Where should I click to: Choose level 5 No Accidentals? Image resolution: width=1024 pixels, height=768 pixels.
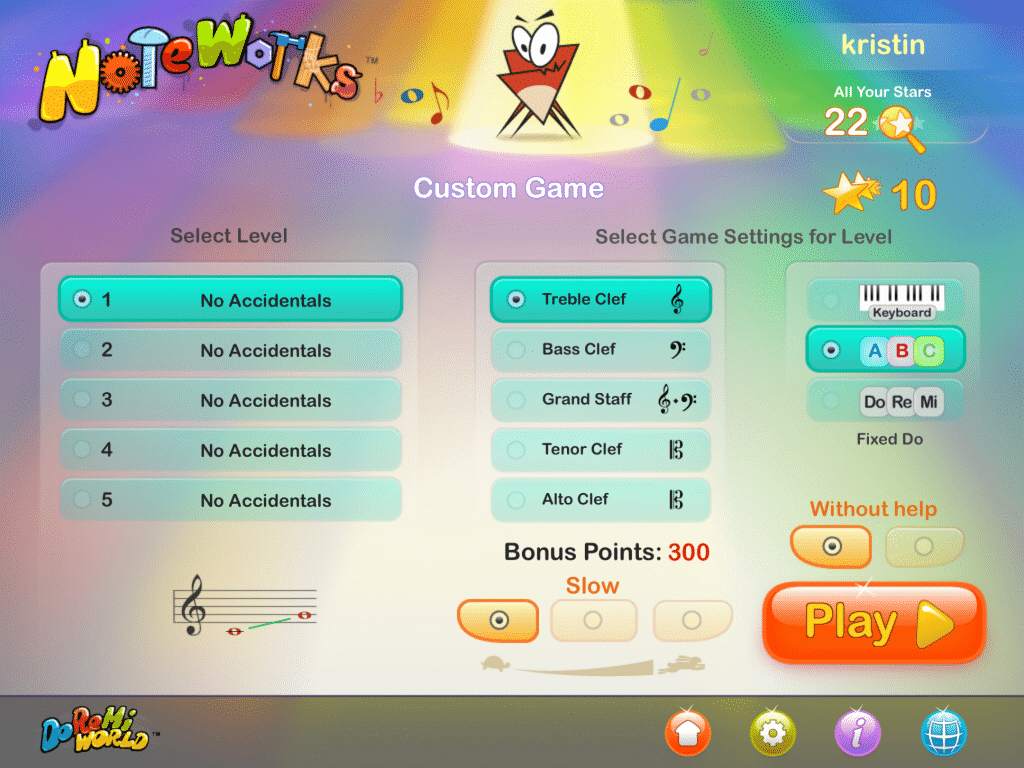230,500
